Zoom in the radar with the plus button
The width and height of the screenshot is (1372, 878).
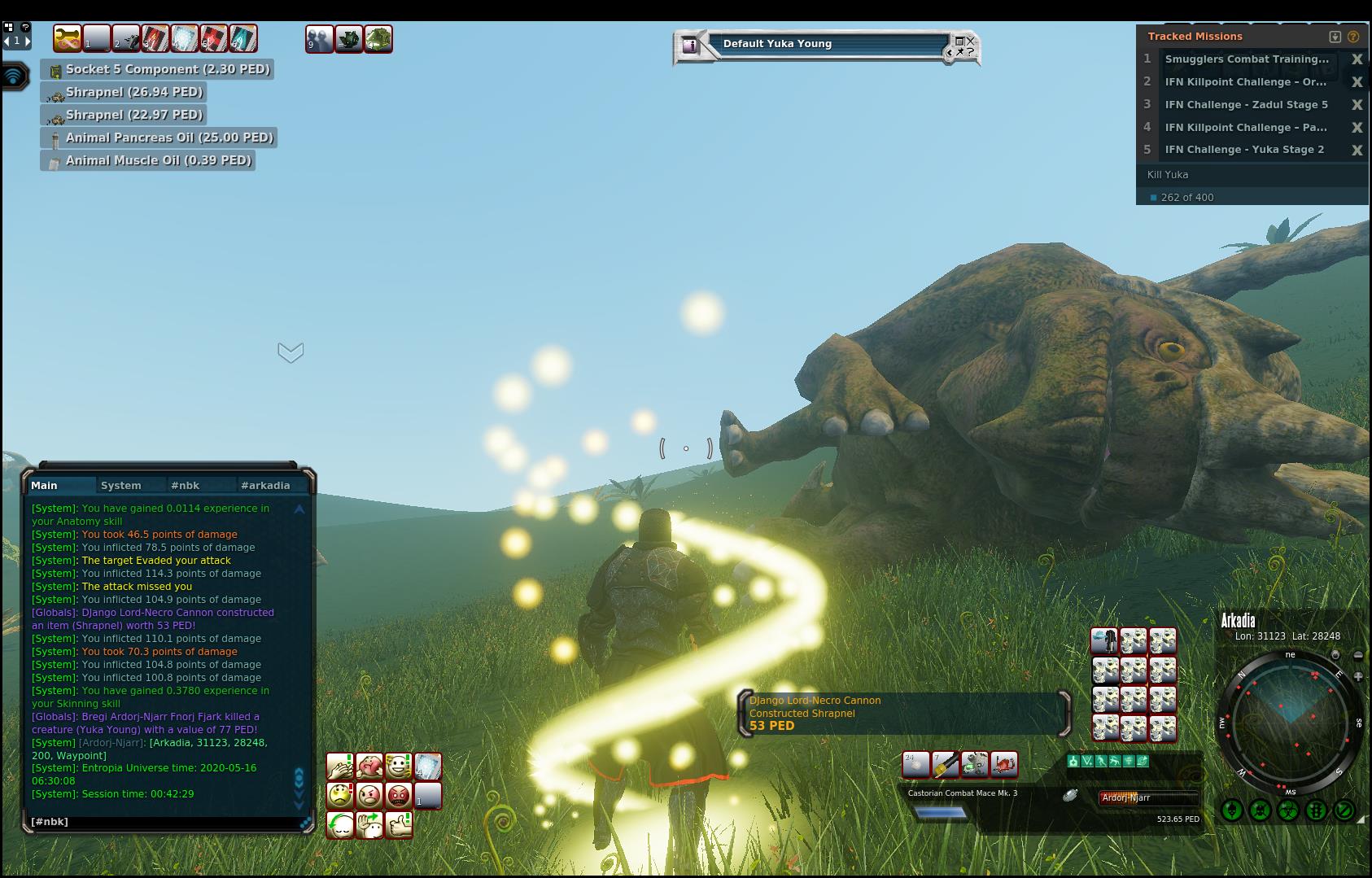tap(1358, 676)
